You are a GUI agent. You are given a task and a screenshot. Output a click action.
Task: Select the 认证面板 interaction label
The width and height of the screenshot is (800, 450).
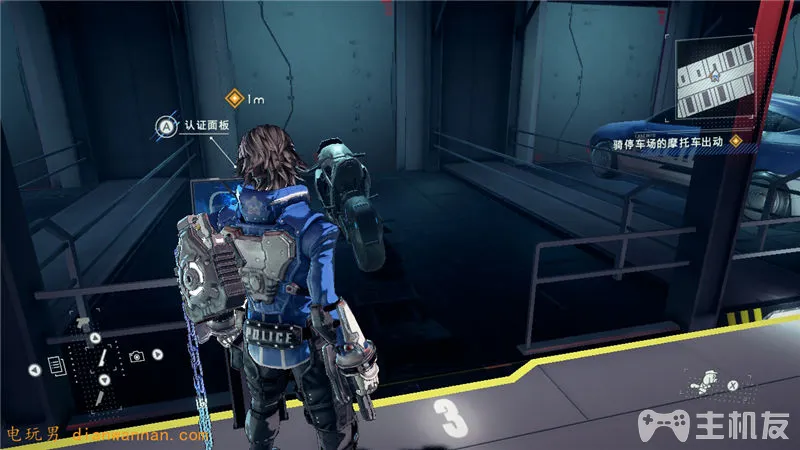click(206, 126)
